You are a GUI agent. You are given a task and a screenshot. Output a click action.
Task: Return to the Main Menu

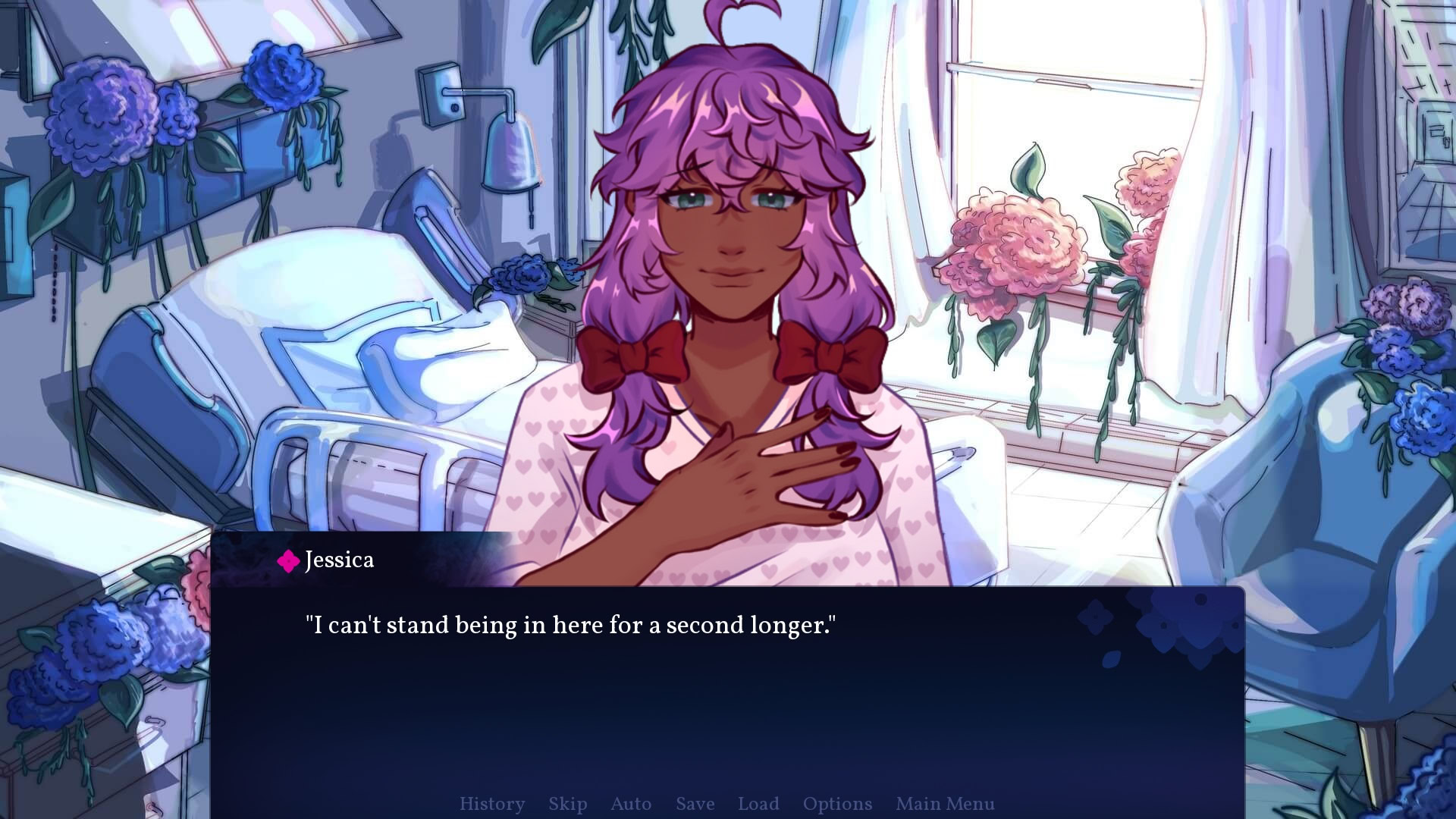point(945,804)
